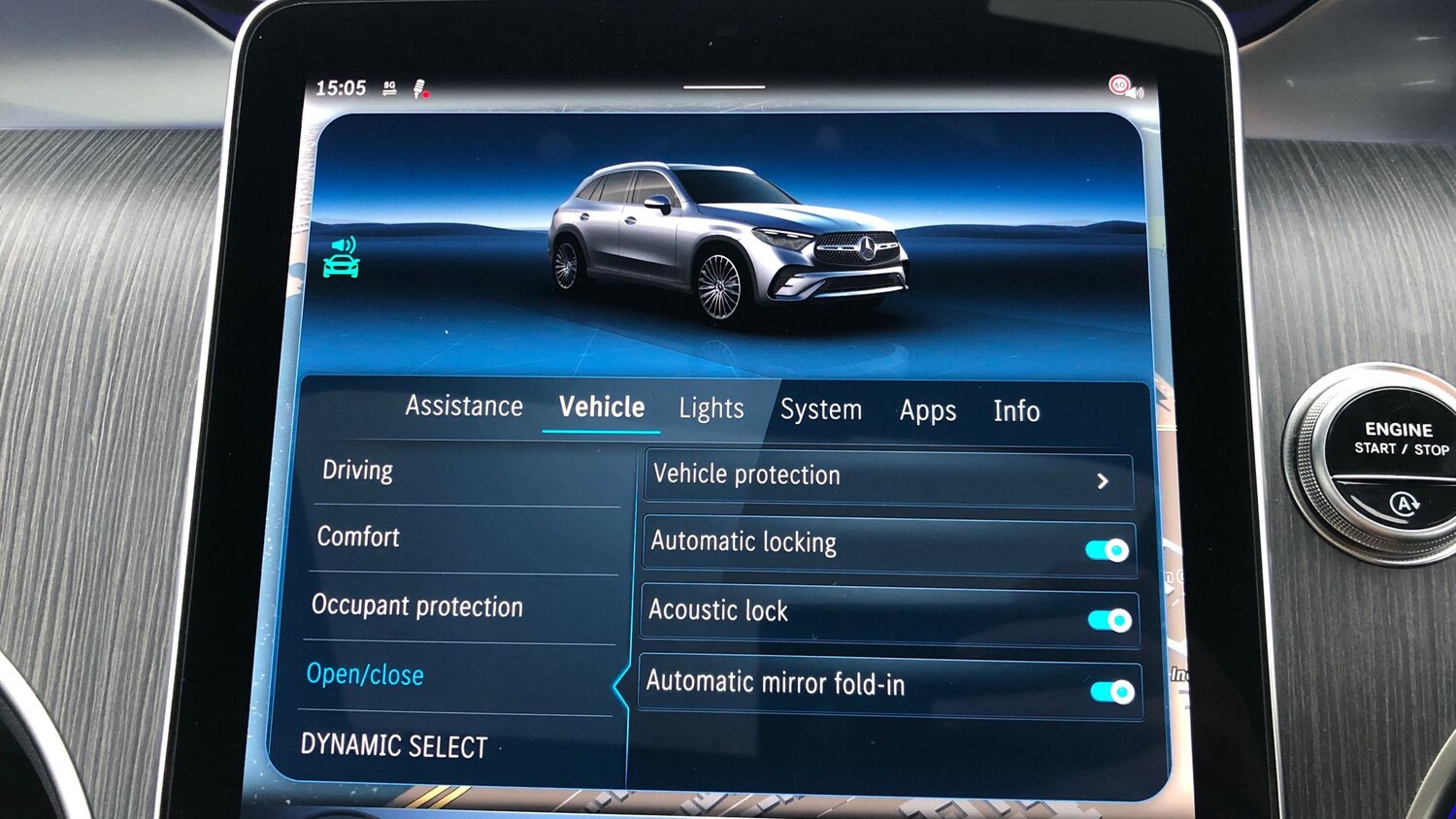
Task: Open the Apps tab
Action: pyautogui.click(x=926, y=410)
